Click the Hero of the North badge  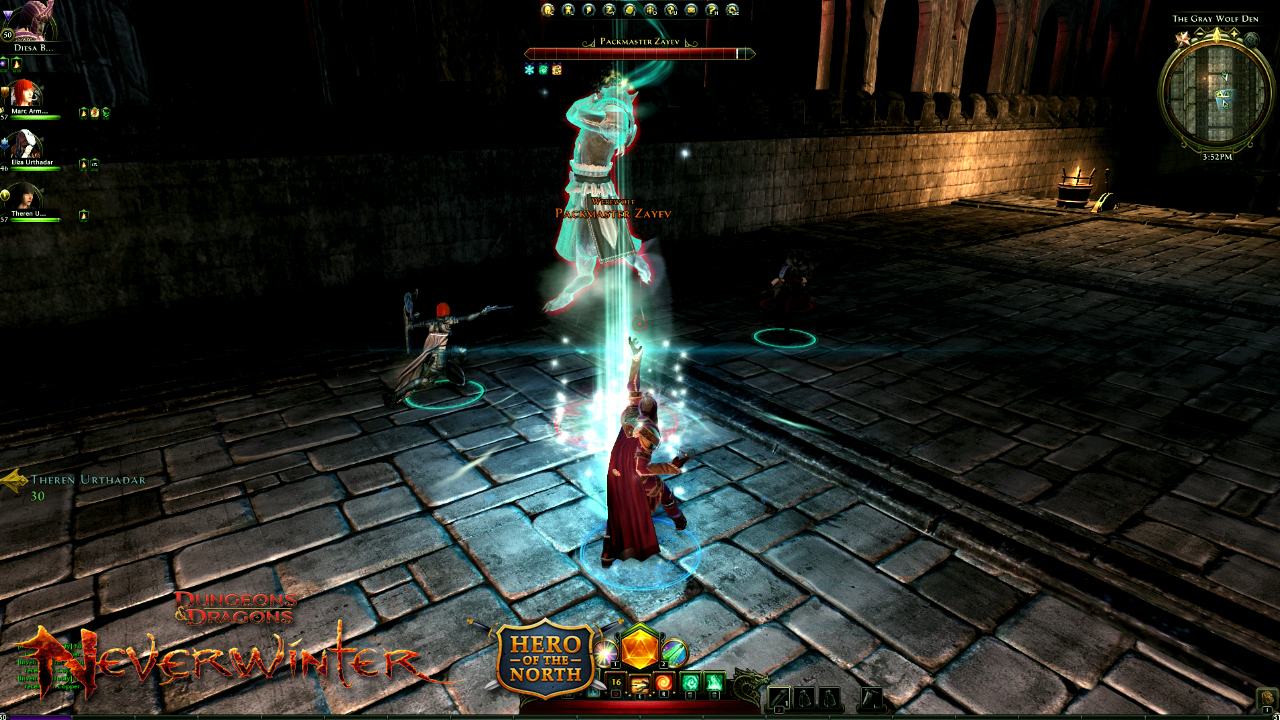click(545, 656)
